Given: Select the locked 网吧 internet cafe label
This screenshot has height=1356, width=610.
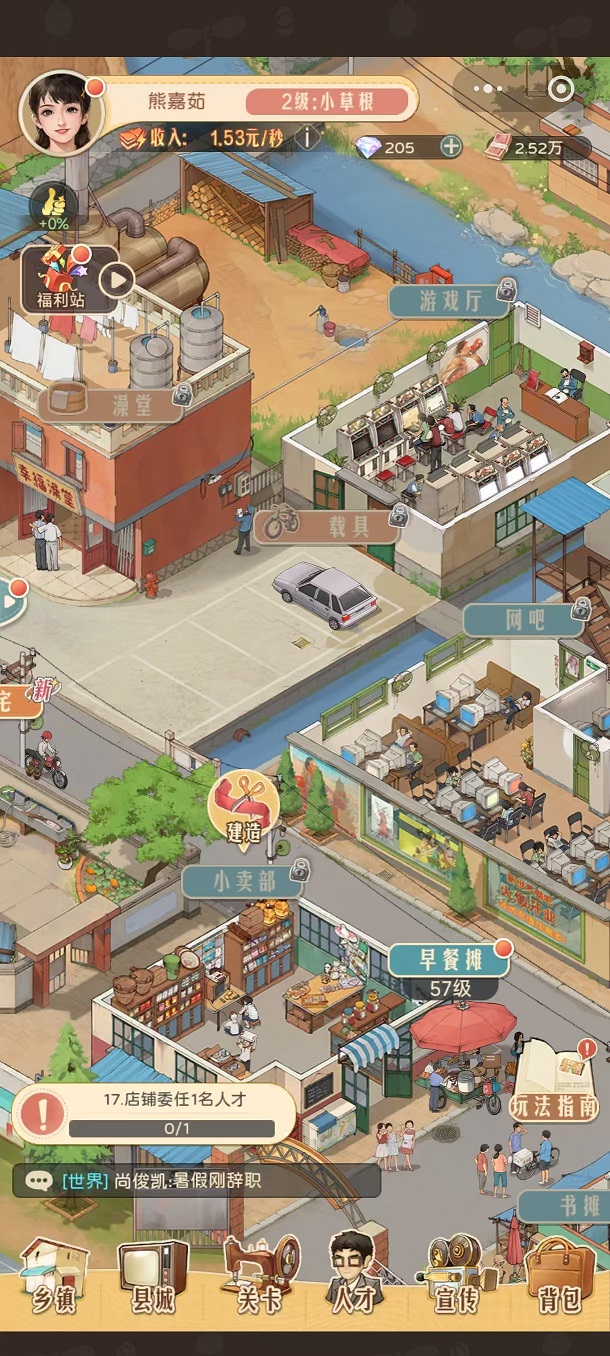Looking at the screenshot, I should pyautogui.click(x=523, y=619).
